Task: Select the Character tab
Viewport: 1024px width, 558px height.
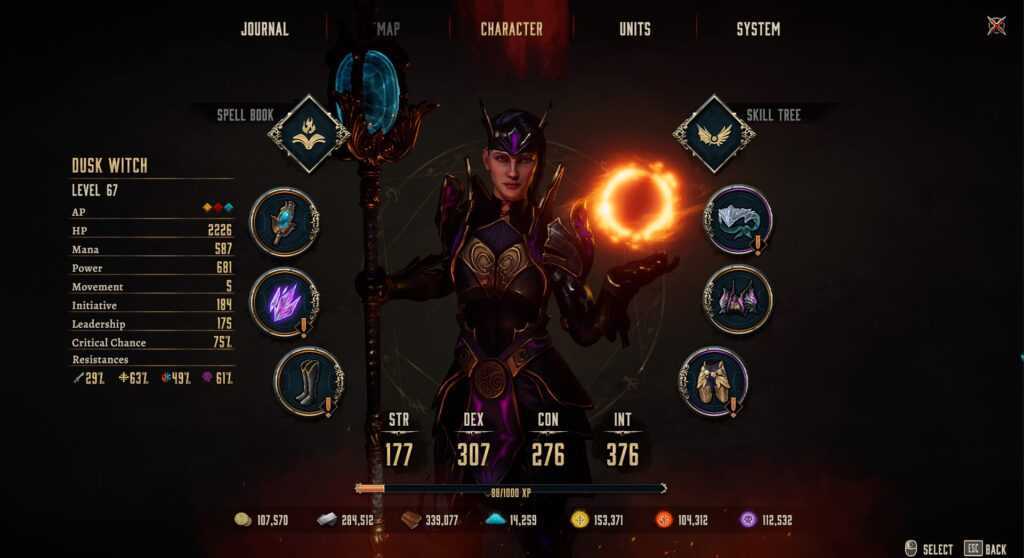Action: (511, 29)
